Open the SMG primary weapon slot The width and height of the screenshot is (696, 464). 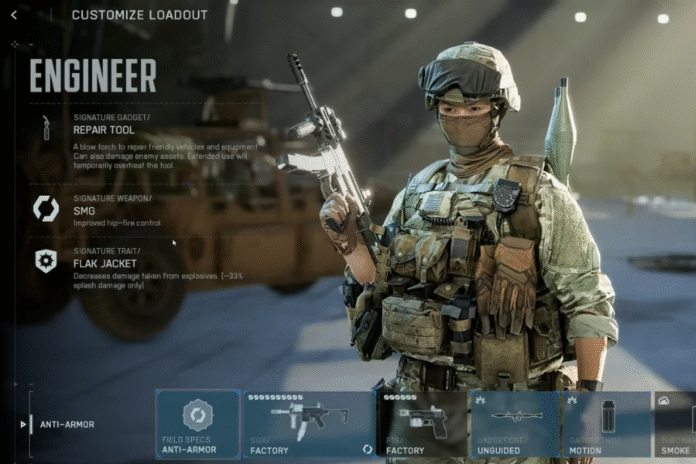[309, 423]
